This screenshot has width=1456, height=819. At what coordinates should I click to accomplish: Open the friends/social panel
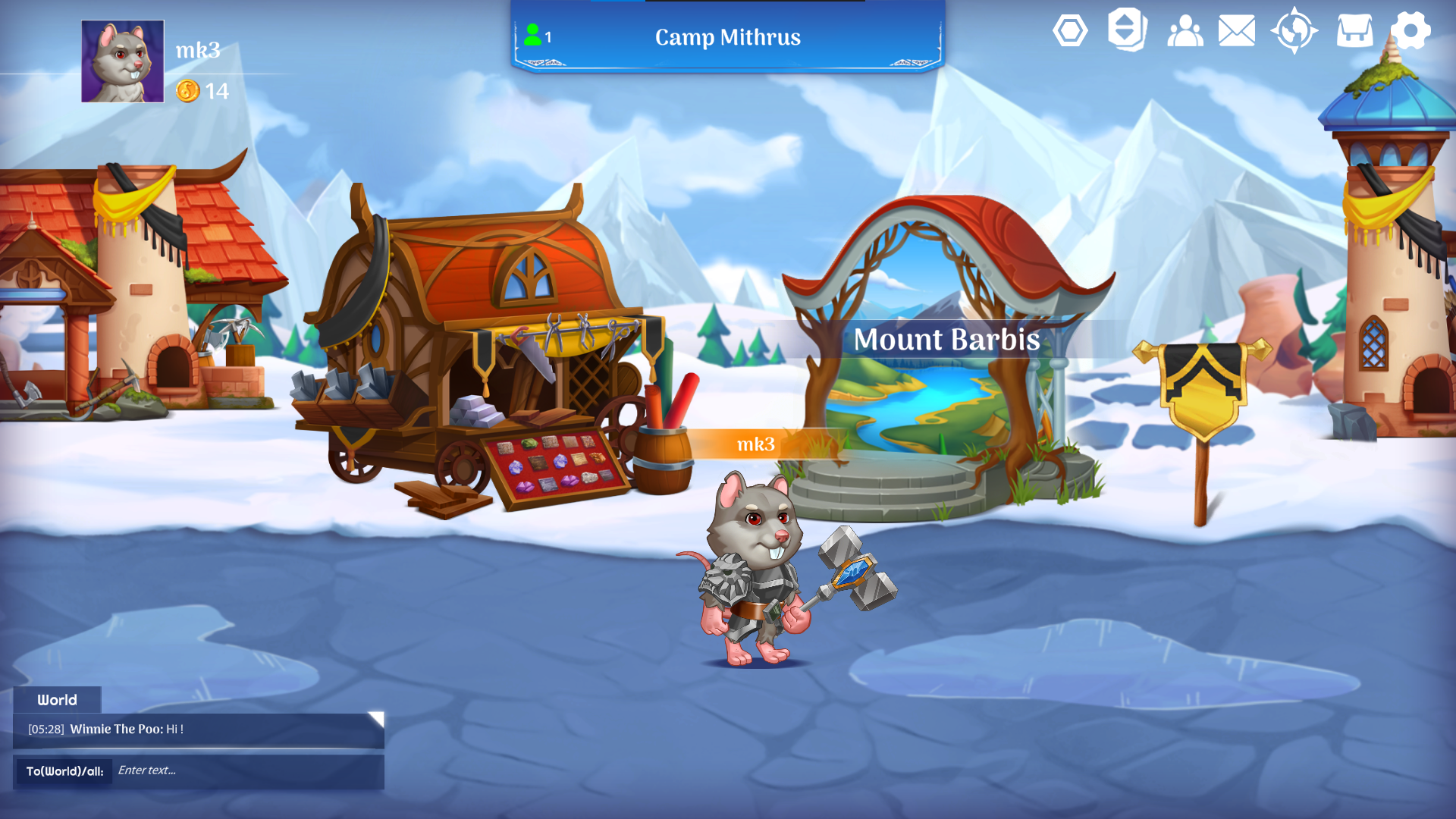(x=1184, y=32)
